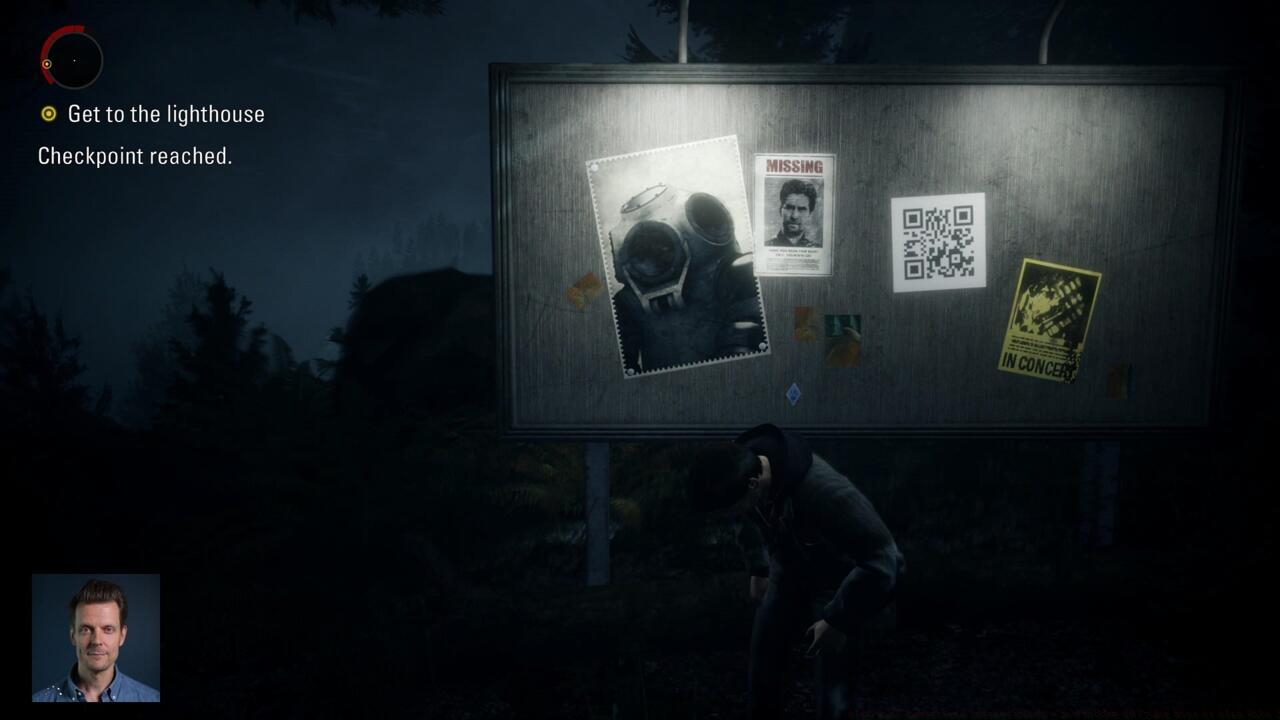Click the Checkpoint reached notification
1280x720 pixels.
click(135, 156)
